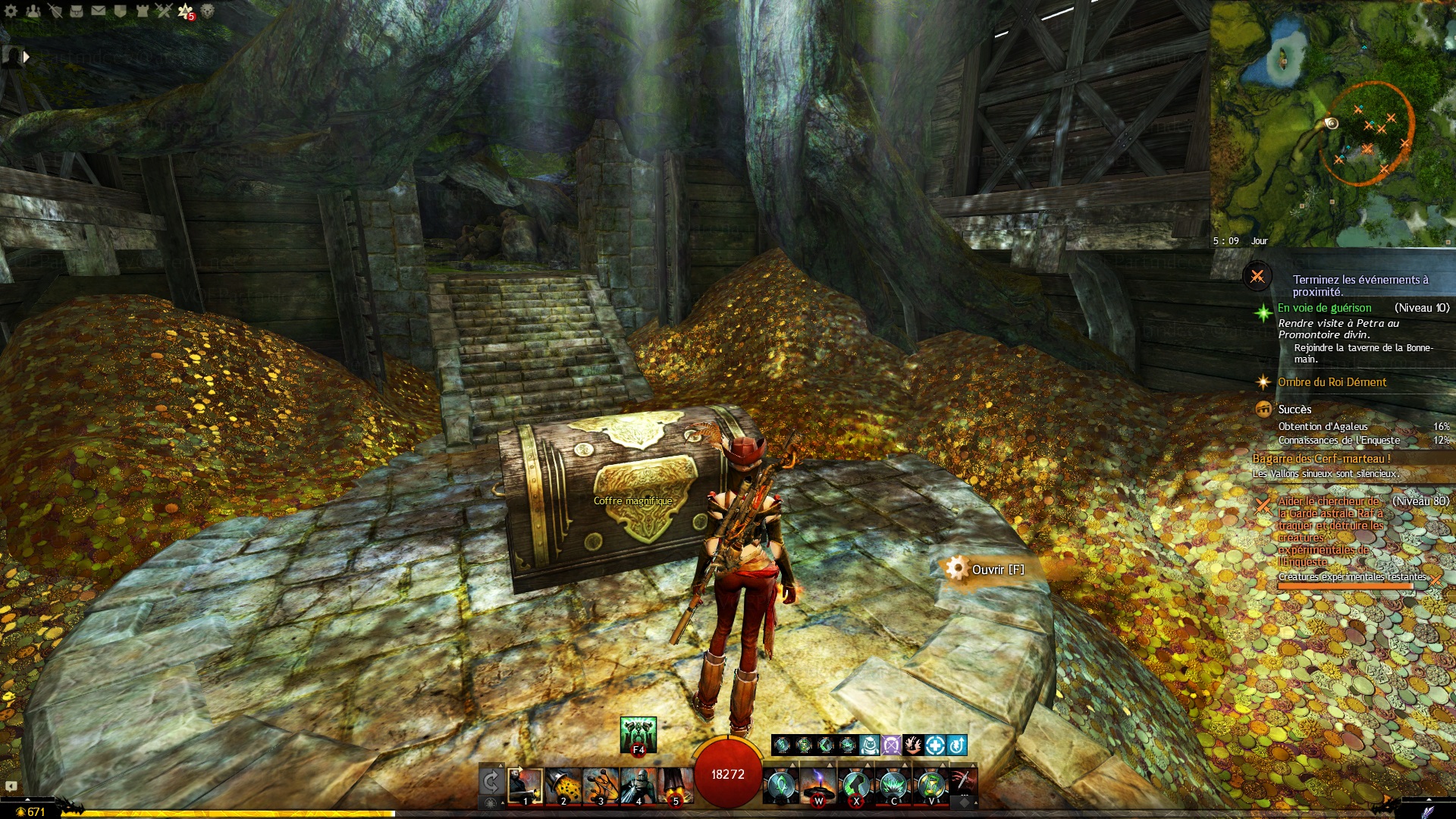Activate the F4 turret toolbelt skill
Image resolution: width=1456 pixels, height=819 pixels.
point(638,734)
